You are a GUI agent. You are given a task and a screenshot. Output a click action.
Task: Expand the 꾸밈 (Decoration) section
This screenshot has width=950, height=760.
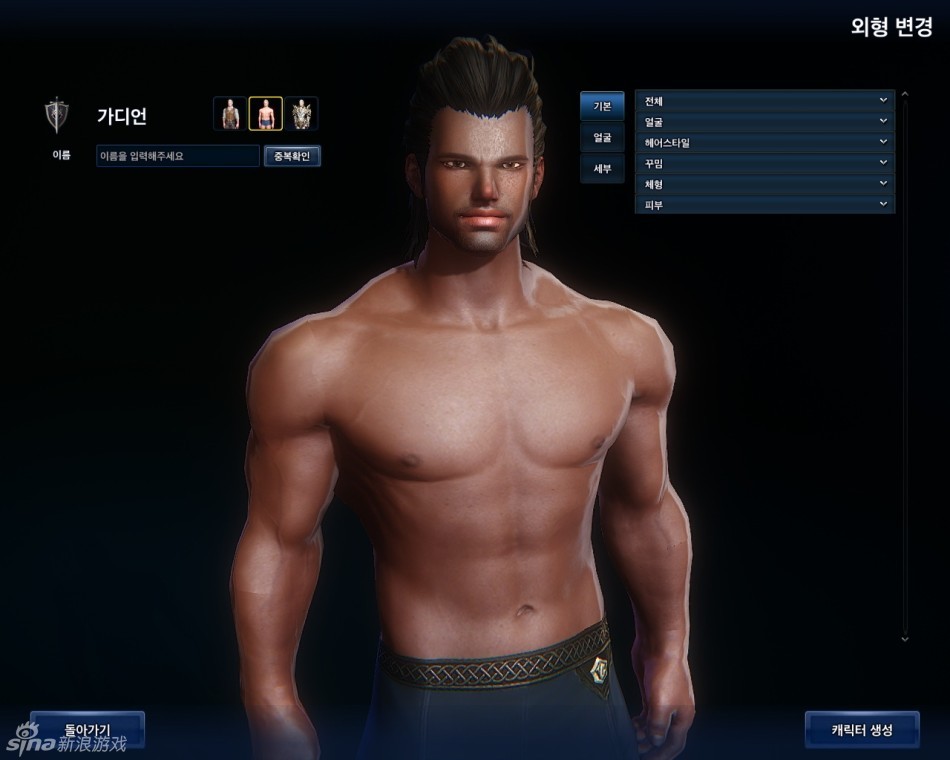(x=764, y=163)
